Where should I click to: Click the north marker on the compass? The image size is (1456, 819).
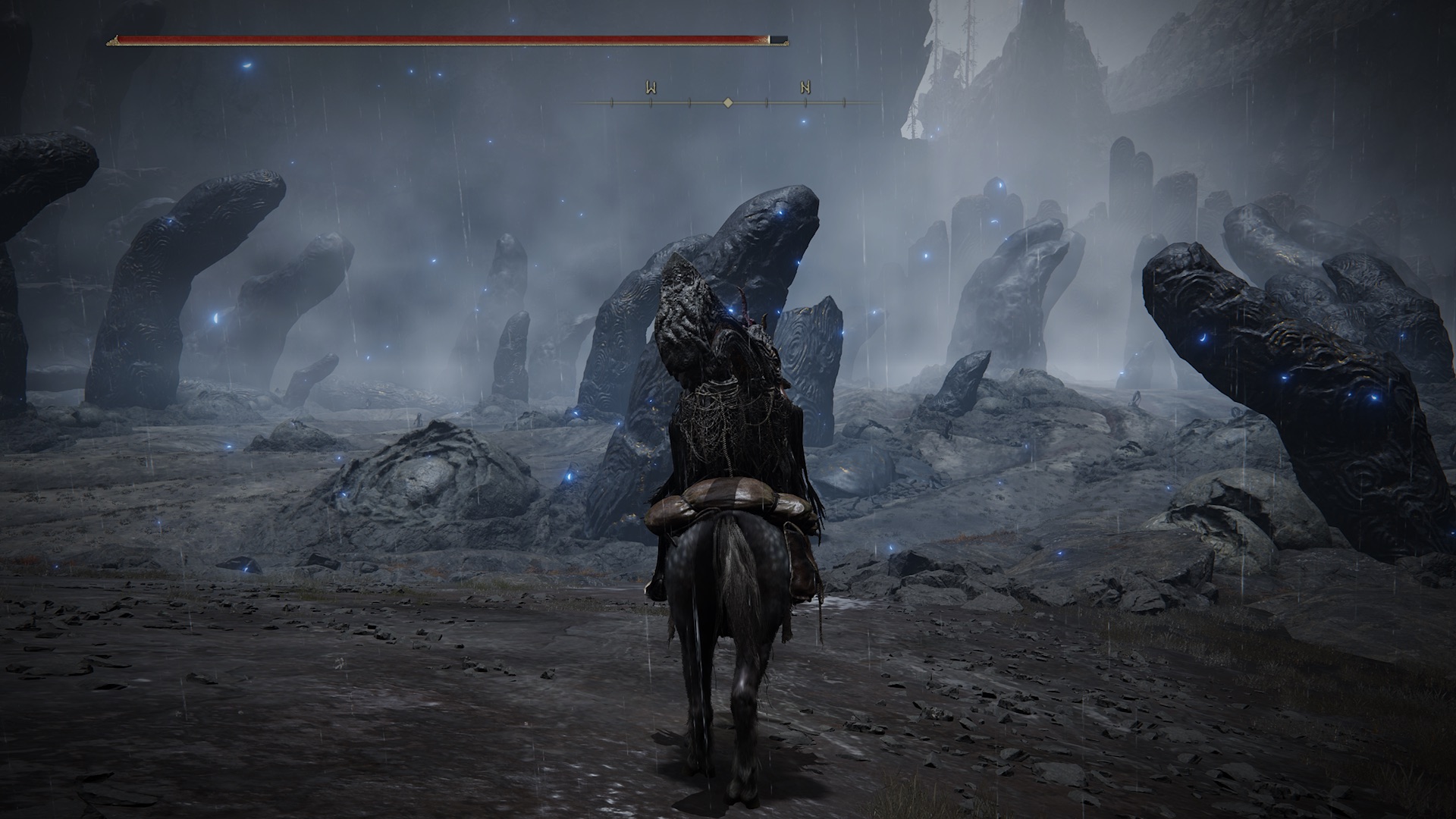coord(805,88)
